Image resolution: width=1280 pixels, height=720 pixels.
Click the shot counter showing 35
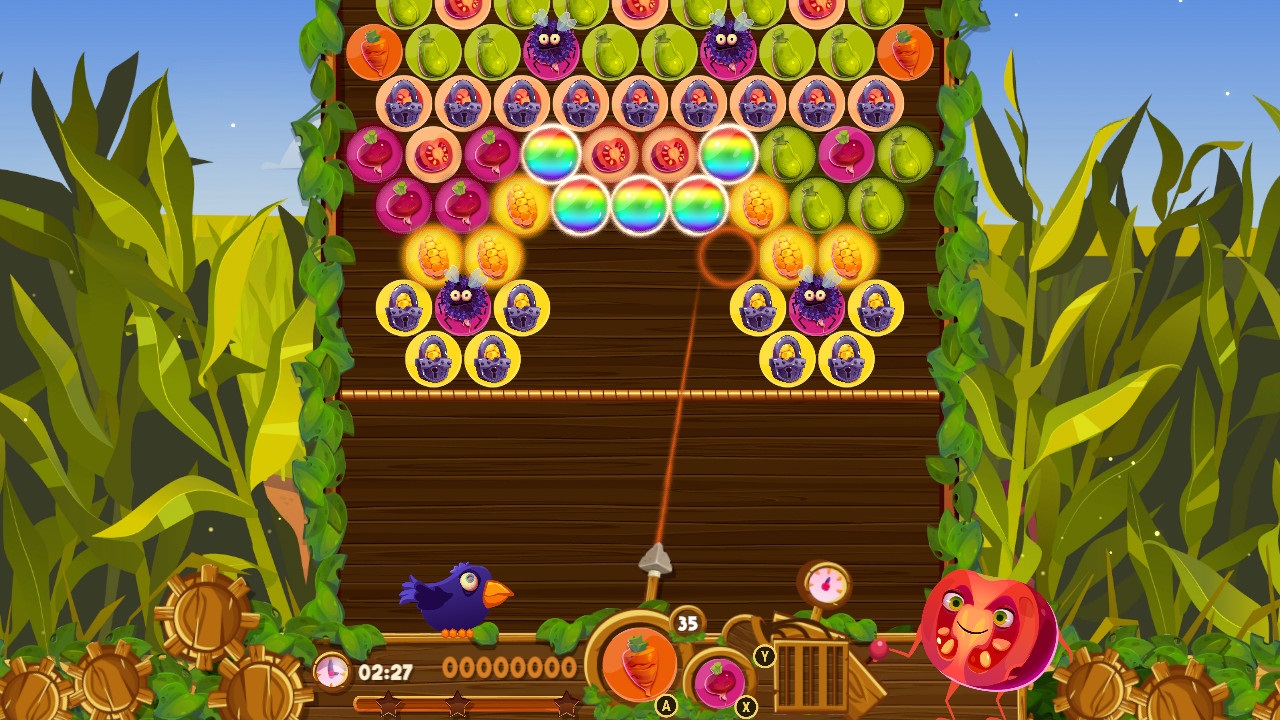pos(685,624)
